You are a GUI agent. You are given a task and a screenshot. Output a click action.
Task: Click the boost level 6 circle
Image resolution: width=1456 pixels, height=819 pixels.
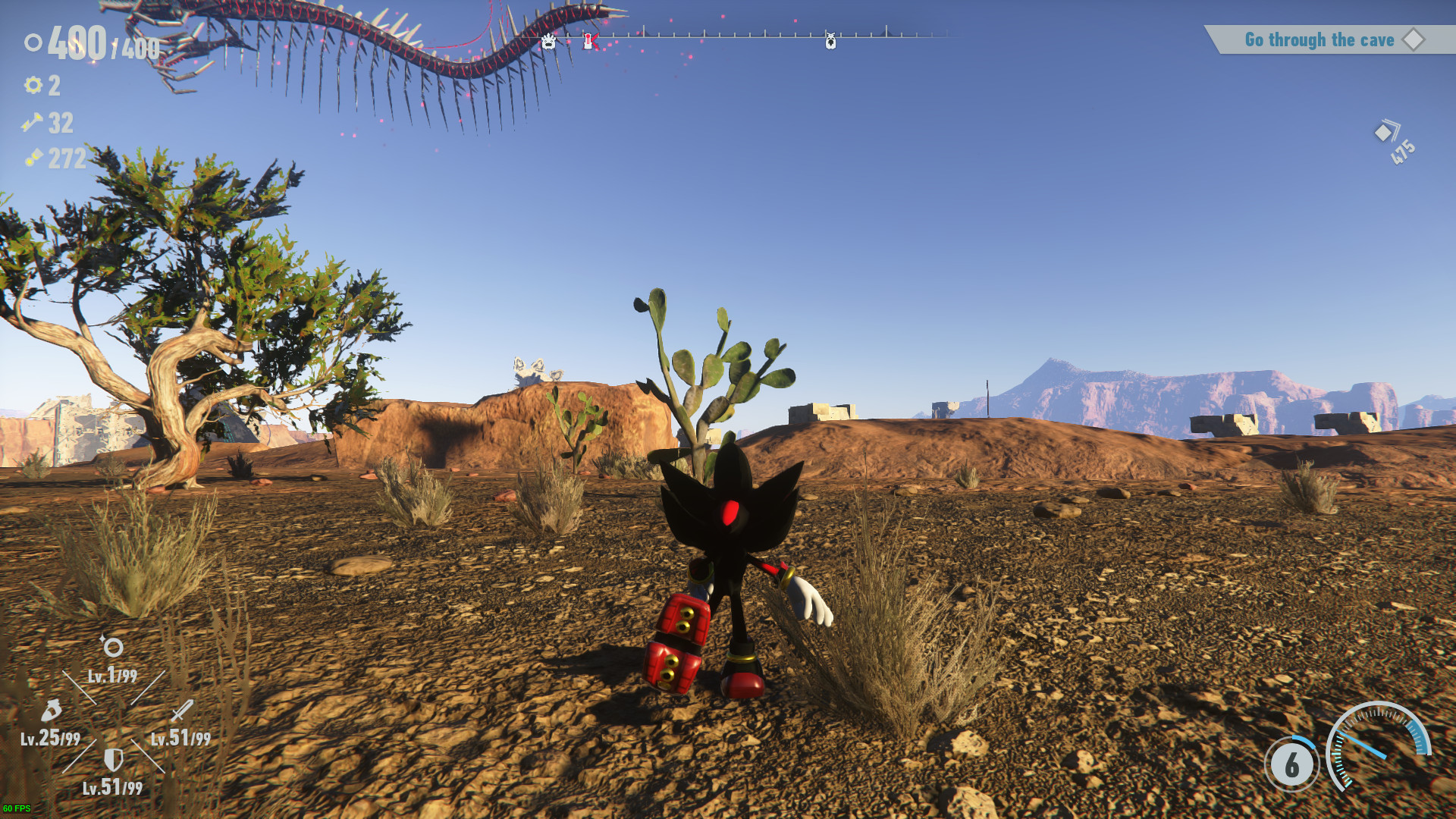tap(1292, 766)
